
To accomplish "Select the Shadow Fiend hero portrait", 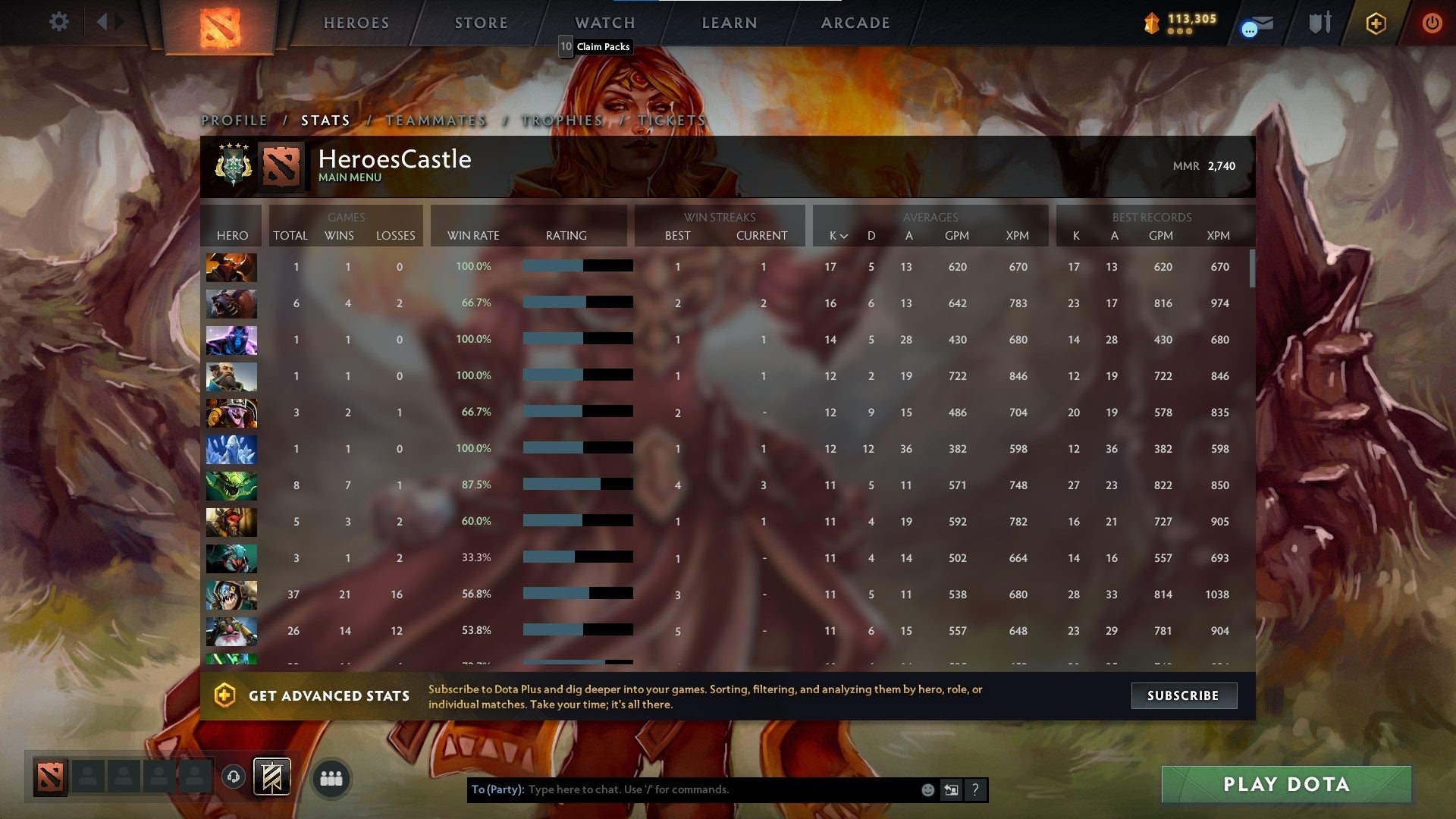I will 231,267.
